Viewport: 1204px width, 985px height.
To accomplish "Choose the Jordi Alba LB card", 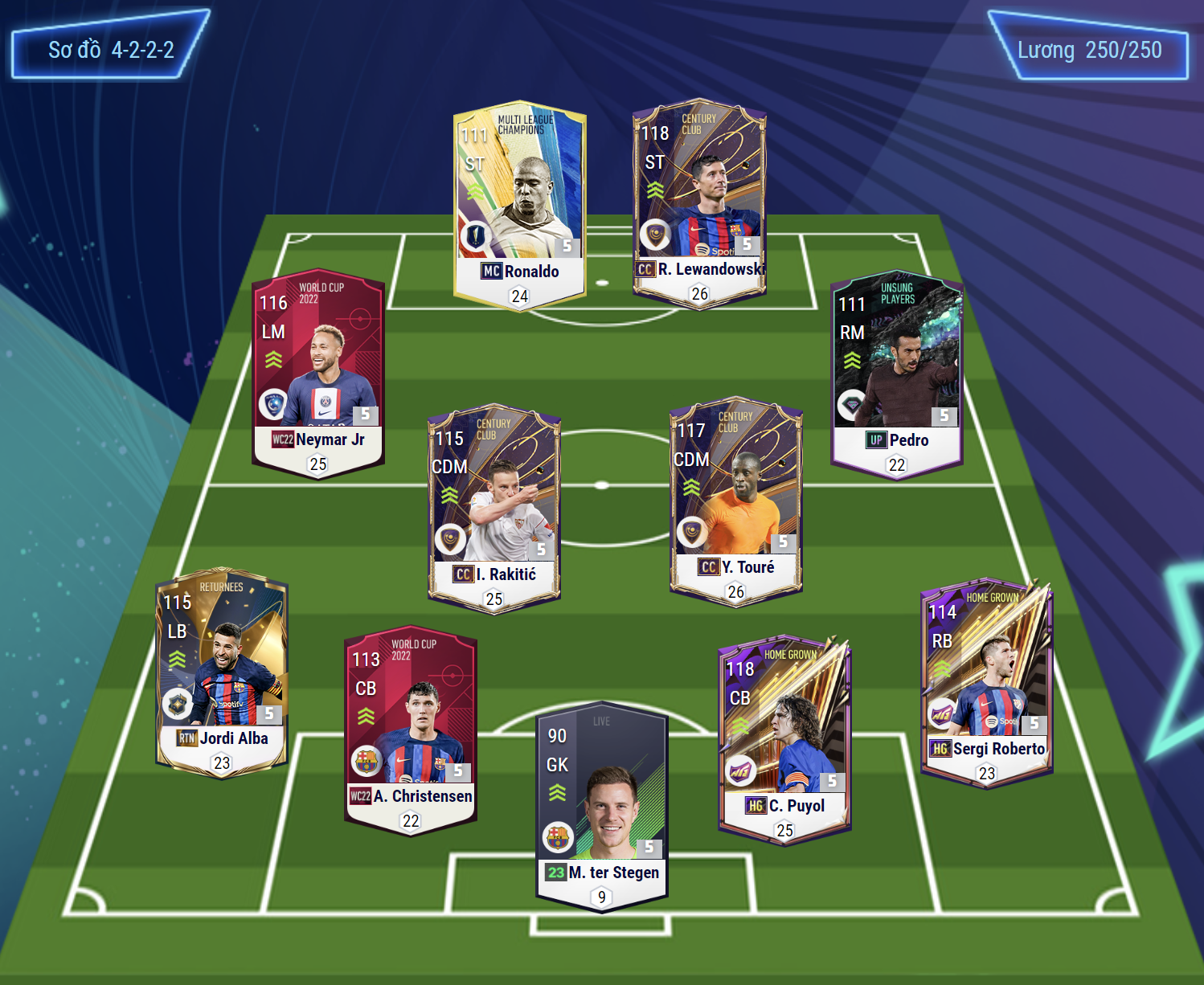I will coord(222,672).
